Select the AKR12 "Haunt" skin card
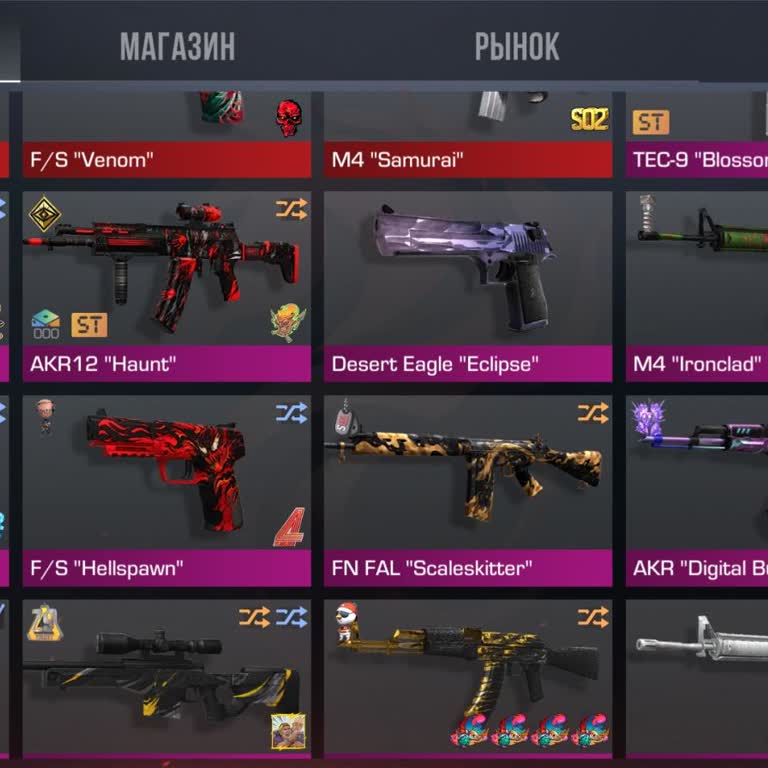768x768 pixels. [x=166, y=285]
